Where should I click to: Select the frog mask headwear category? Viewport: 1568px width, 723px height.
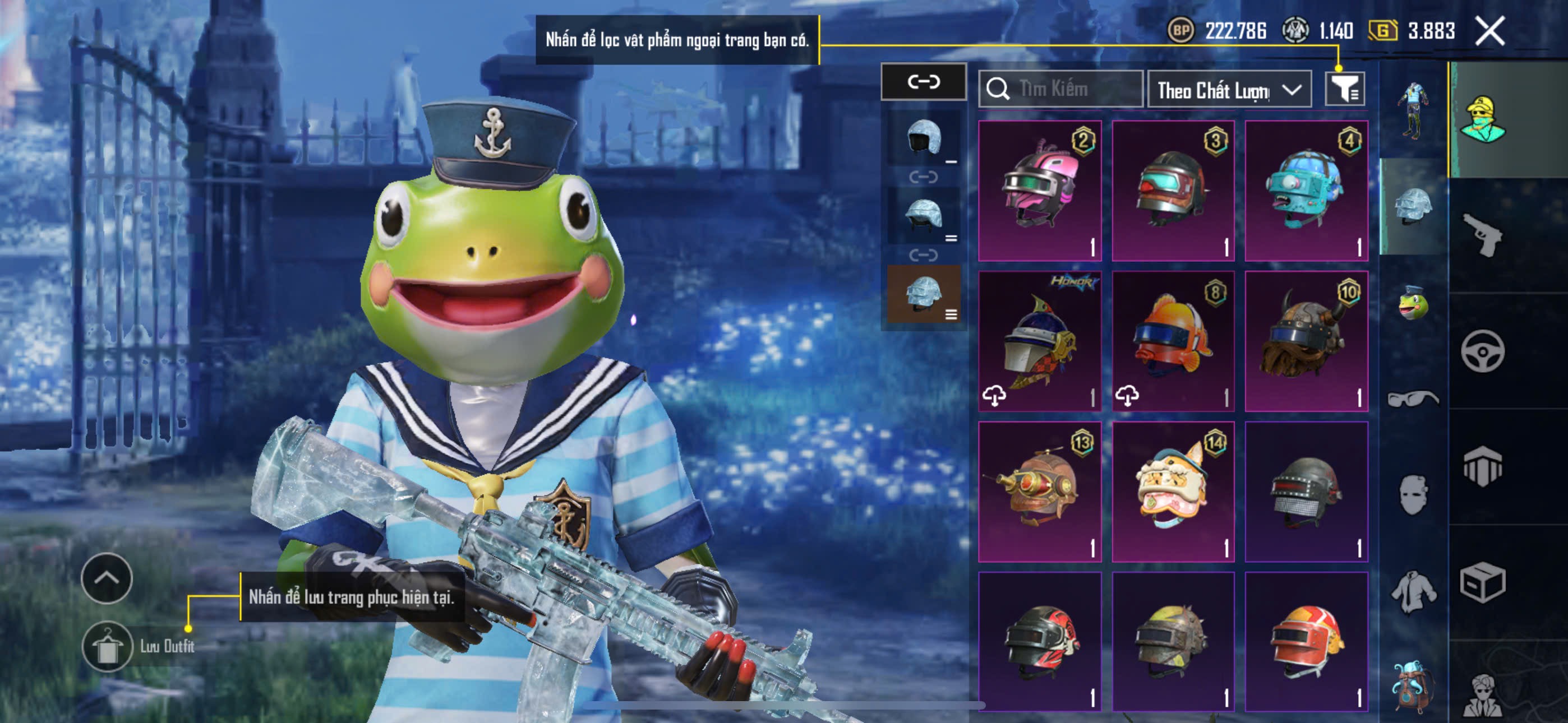tap(1413, 303)
